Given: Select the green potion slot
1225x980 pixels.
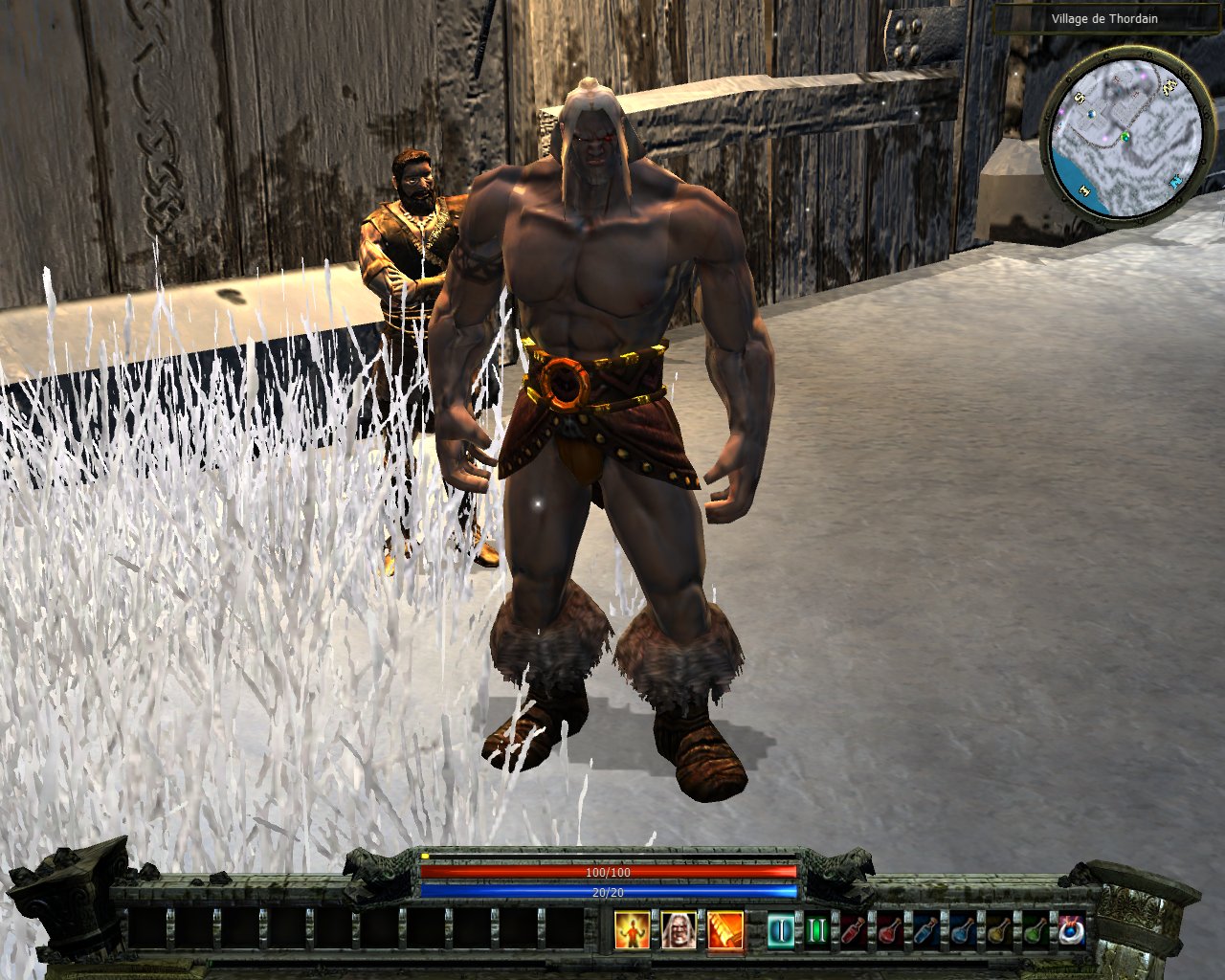Looking at the screenshot, I should click(x=1036, y=930).
